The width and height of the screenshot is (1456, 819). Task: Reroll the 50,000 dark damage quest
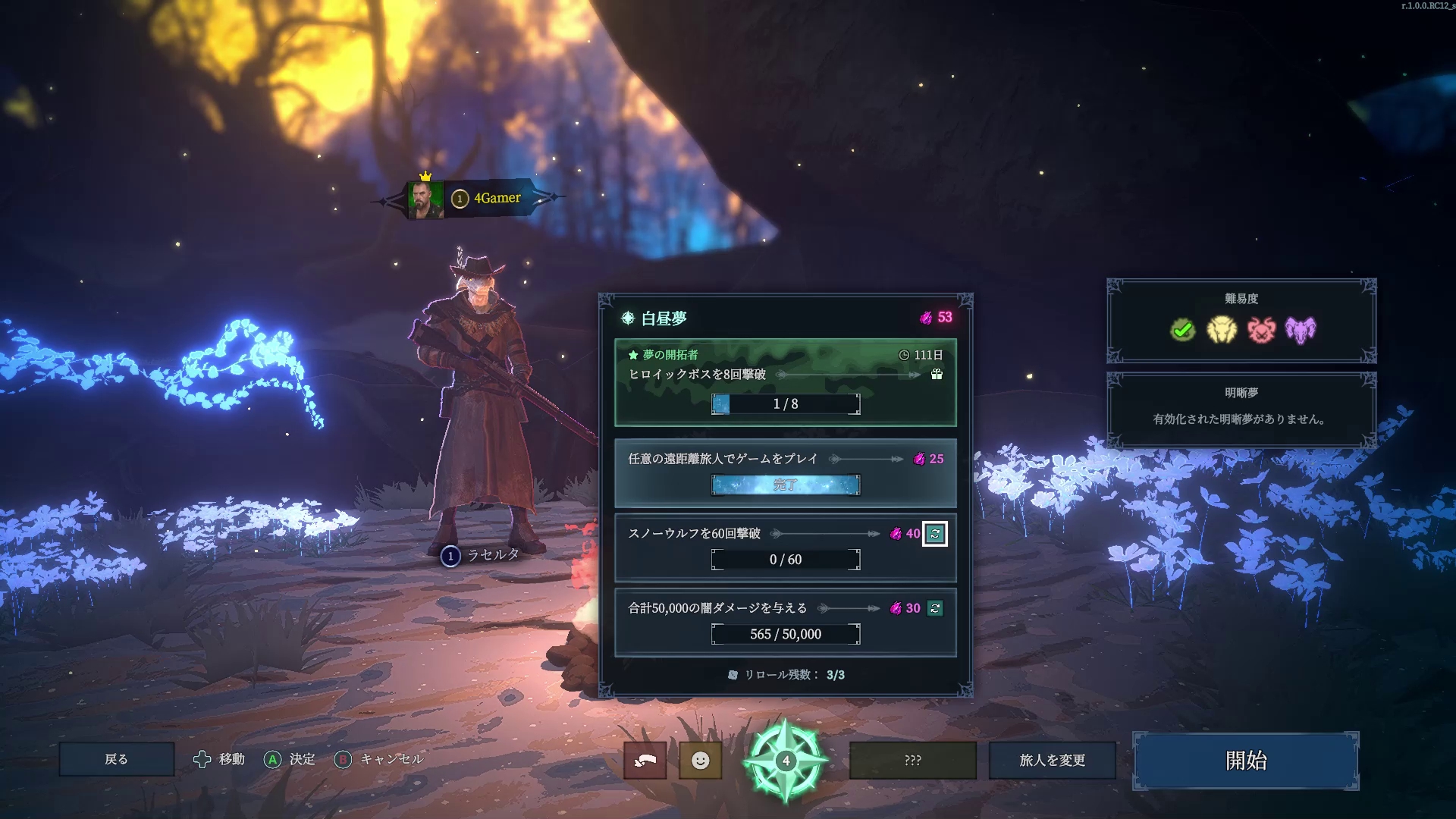click(x=935, y=608)
